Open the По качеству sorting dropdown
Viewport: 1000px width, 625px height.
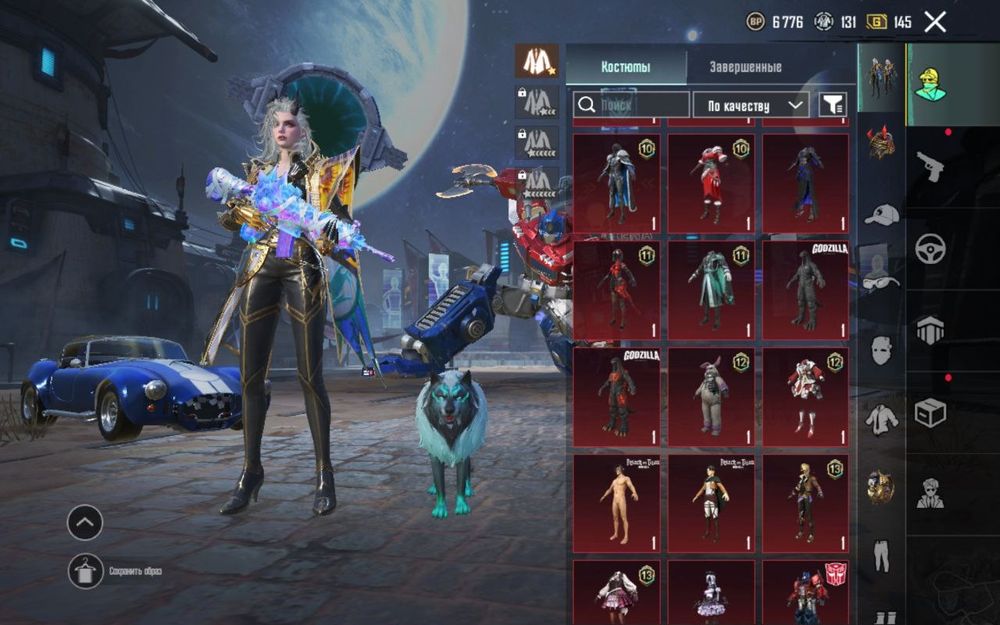756,104
